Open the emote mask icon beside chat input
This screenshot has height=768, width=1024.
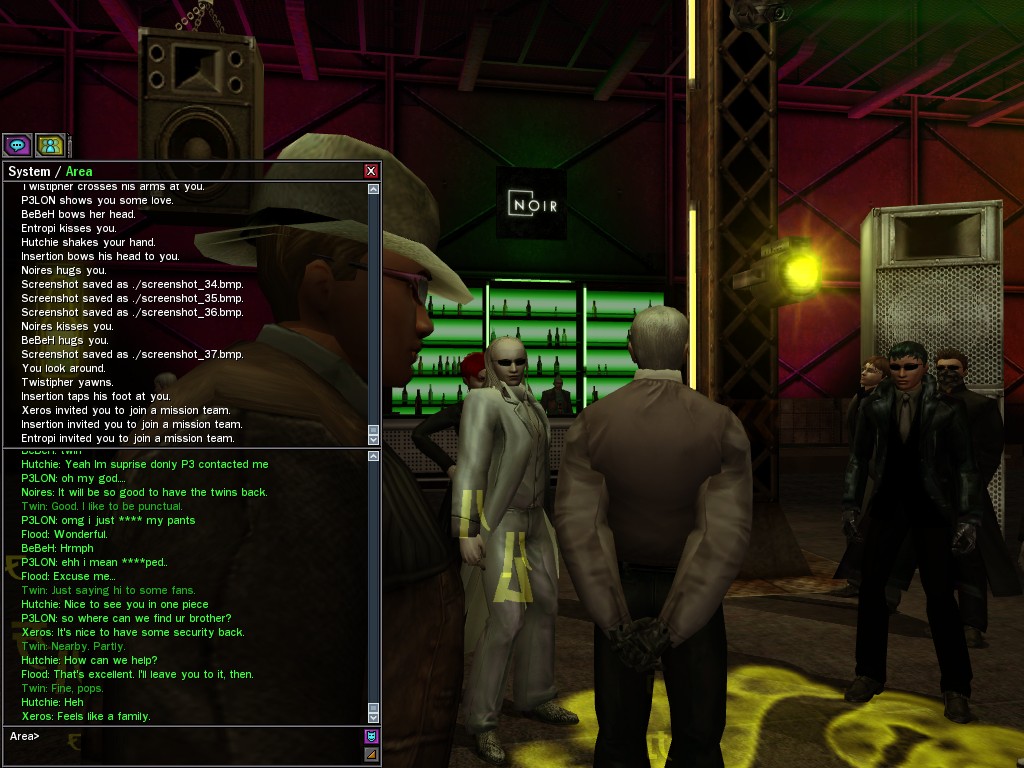[371, 737]
